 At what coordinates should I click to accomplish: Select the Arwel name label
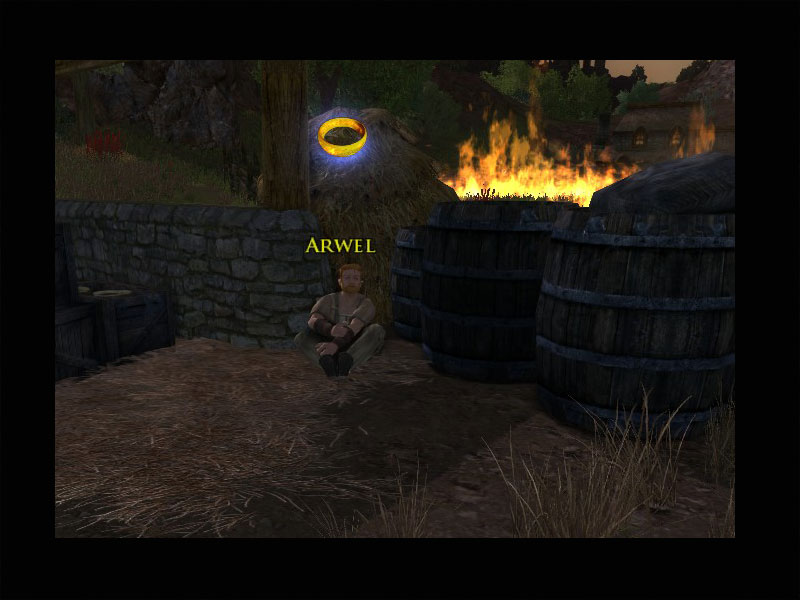[340, 246]
